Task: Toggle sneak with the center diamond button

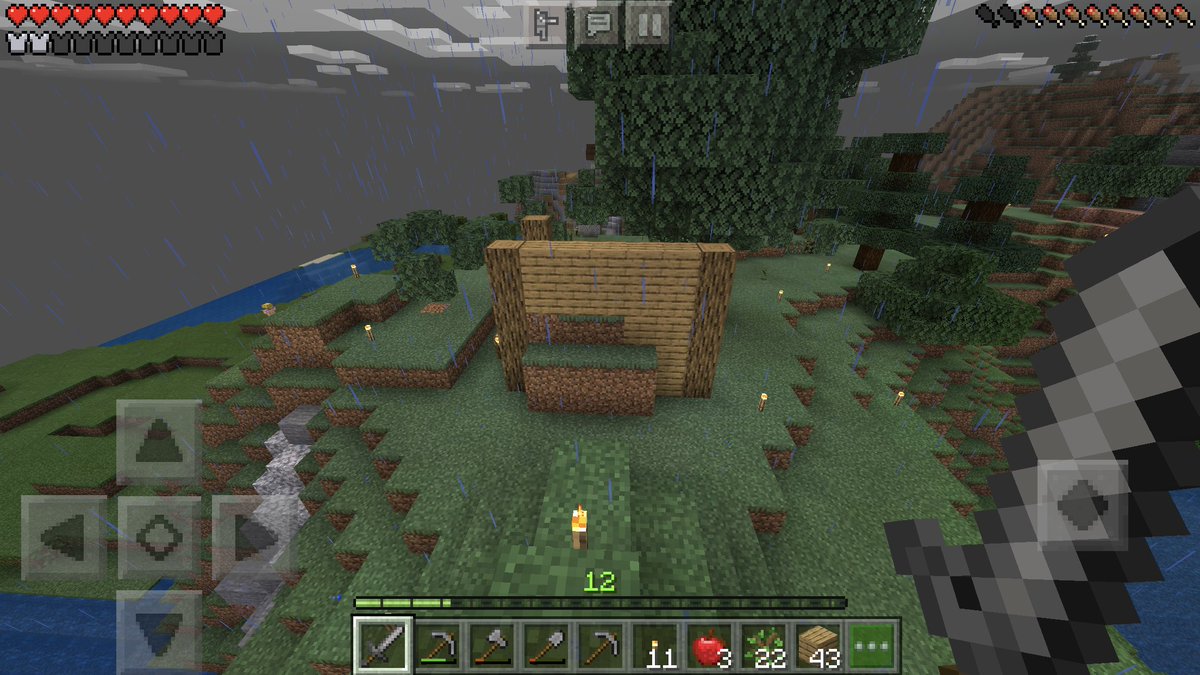Action: 158,537
